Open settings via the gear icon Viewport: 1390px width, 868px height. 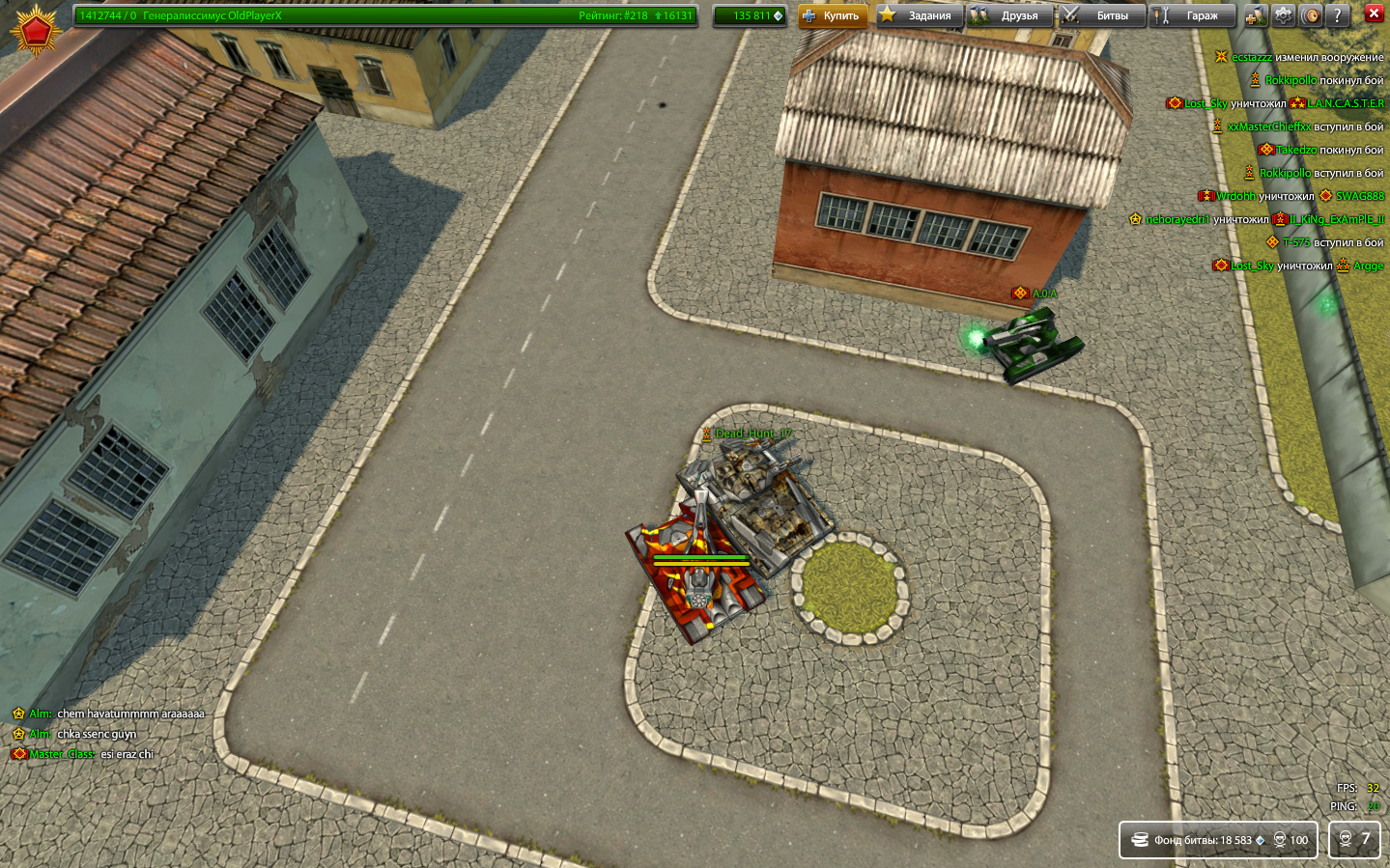click(x=1283, y=14)
